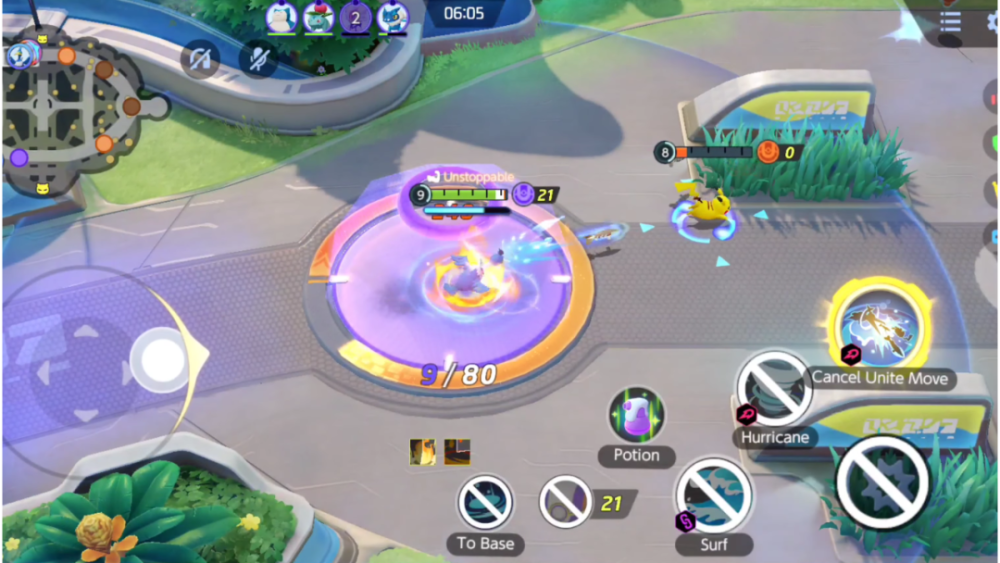Toggle the muted speaker voice chat icon
1000x563 pixels.
click(200, 60)
